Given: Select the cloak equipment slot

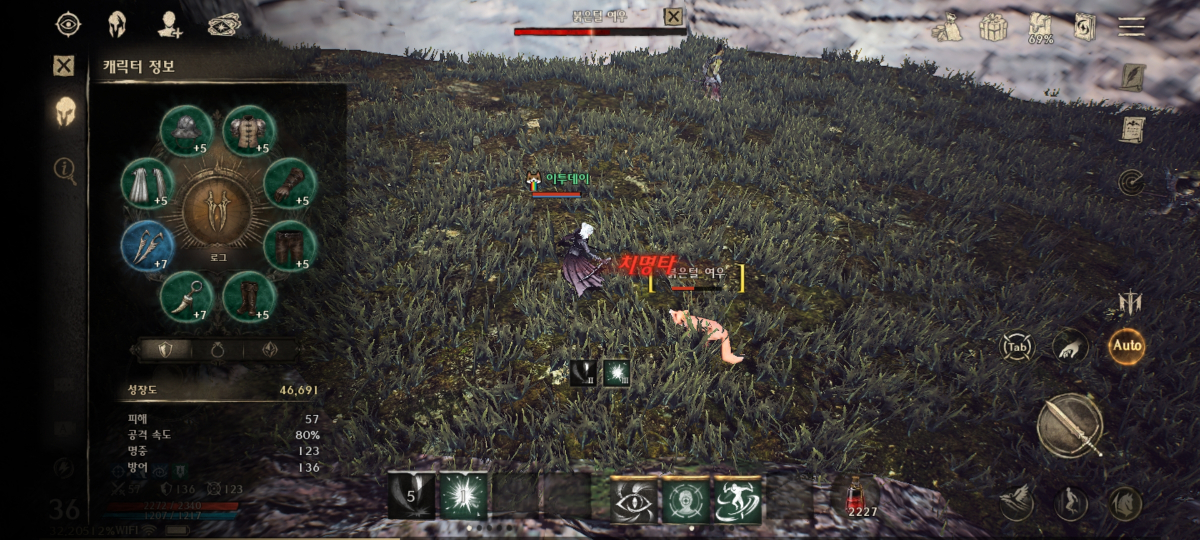Looking at the screenshot, I should click(148, 183).
